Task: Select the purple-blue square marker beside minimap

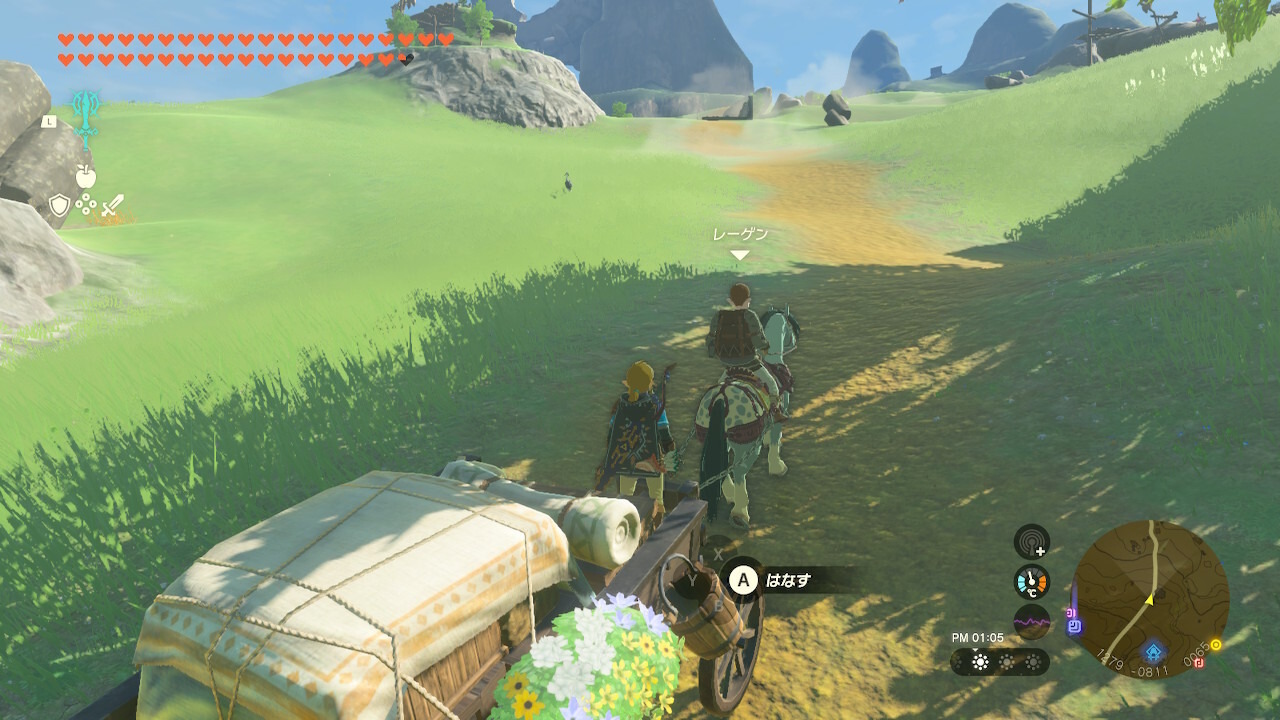Action: coord(1074,628)
